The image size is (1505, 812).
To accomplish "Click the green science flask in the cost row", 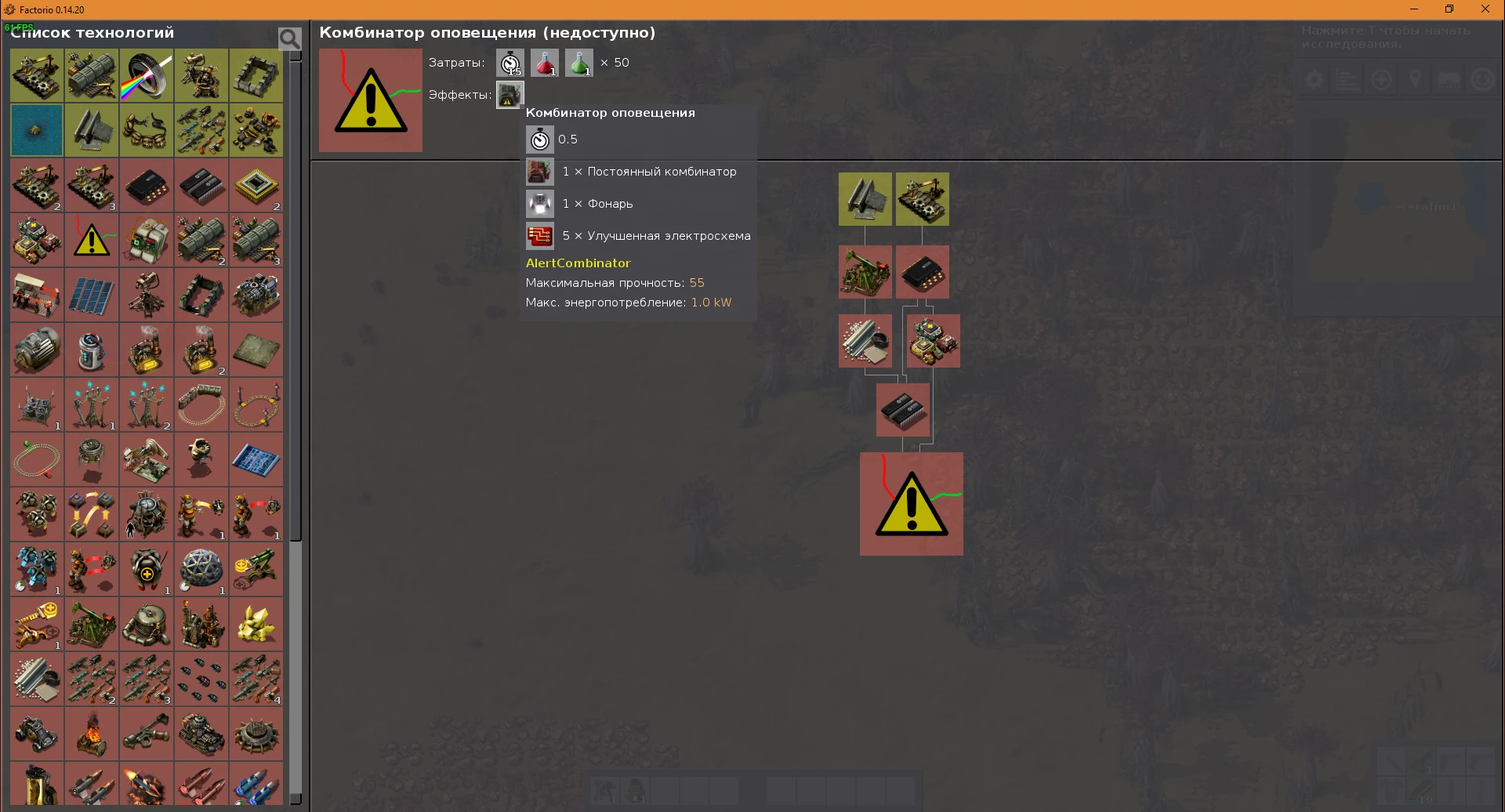I will coord(579,63).
